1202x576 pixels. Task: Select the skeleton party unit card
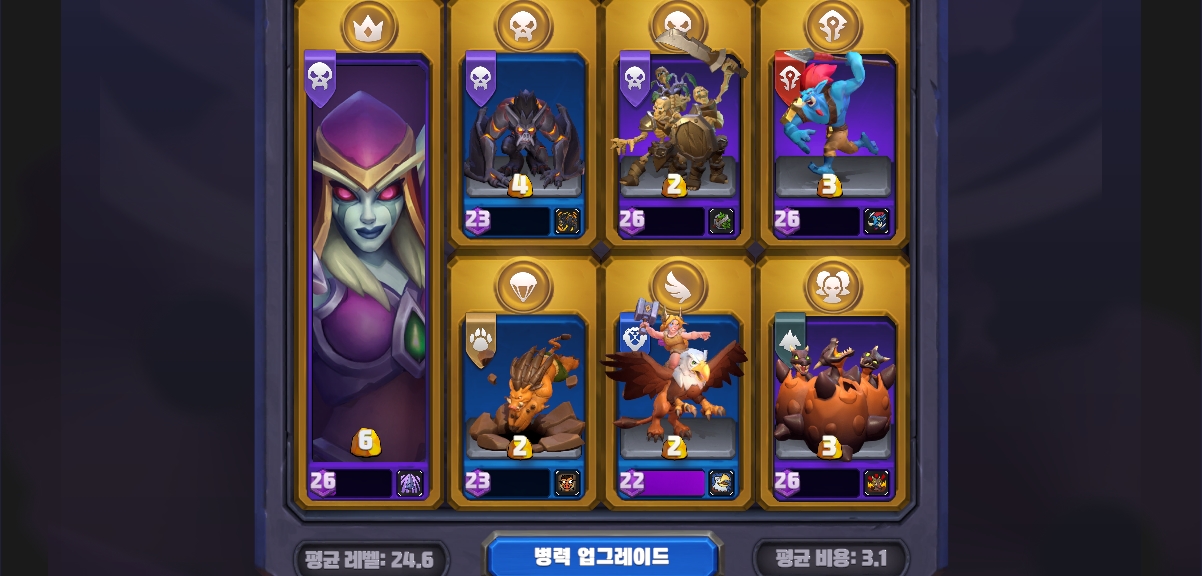pyautogui.click(x=678, y=140)
